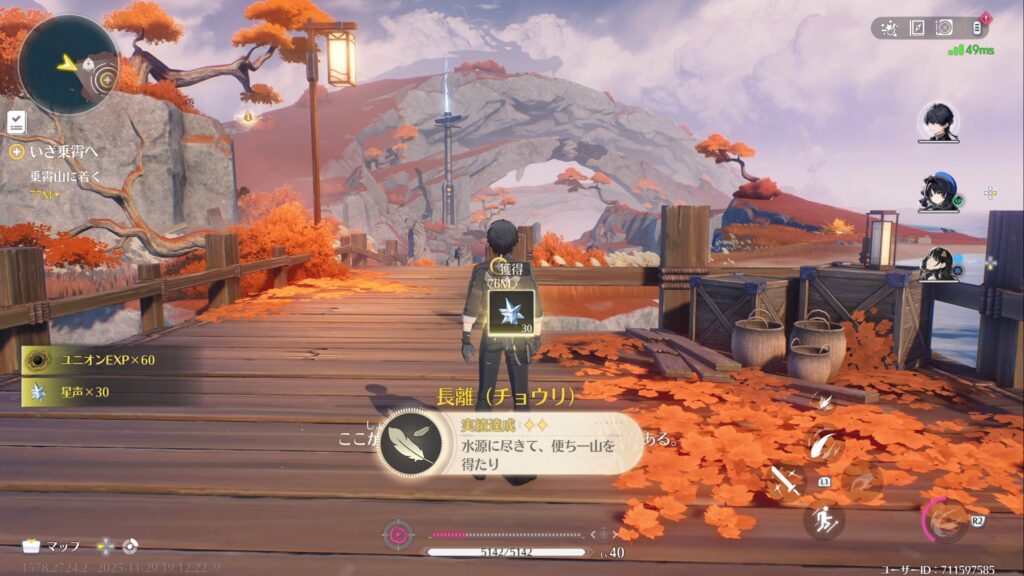Viewport: 1024px width, 576px height.
Task: Use the small grapple utility icon
Action: 826,402
